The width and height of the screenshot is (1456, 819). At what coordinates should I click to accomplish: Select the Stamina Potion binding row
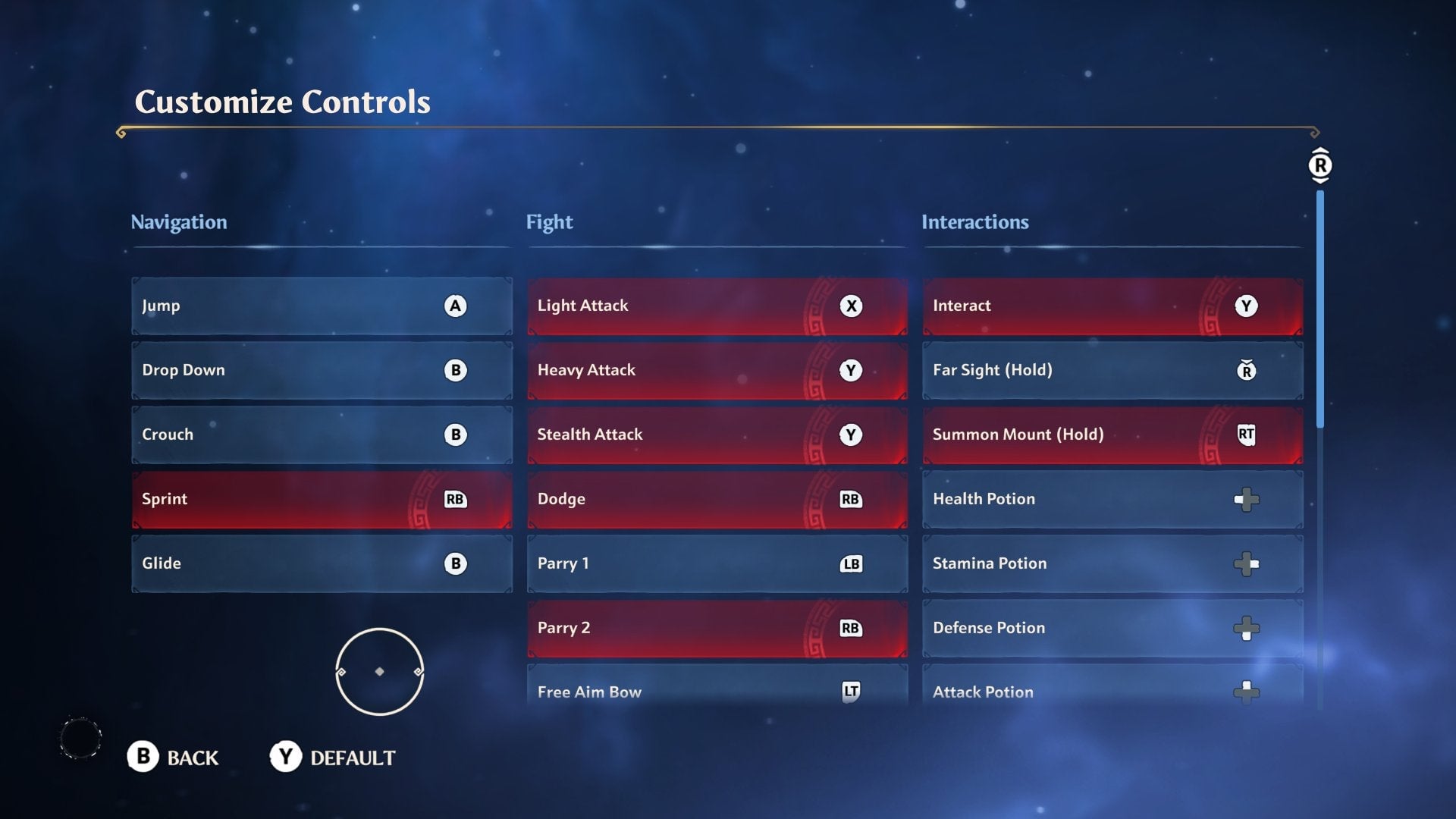1112,563
